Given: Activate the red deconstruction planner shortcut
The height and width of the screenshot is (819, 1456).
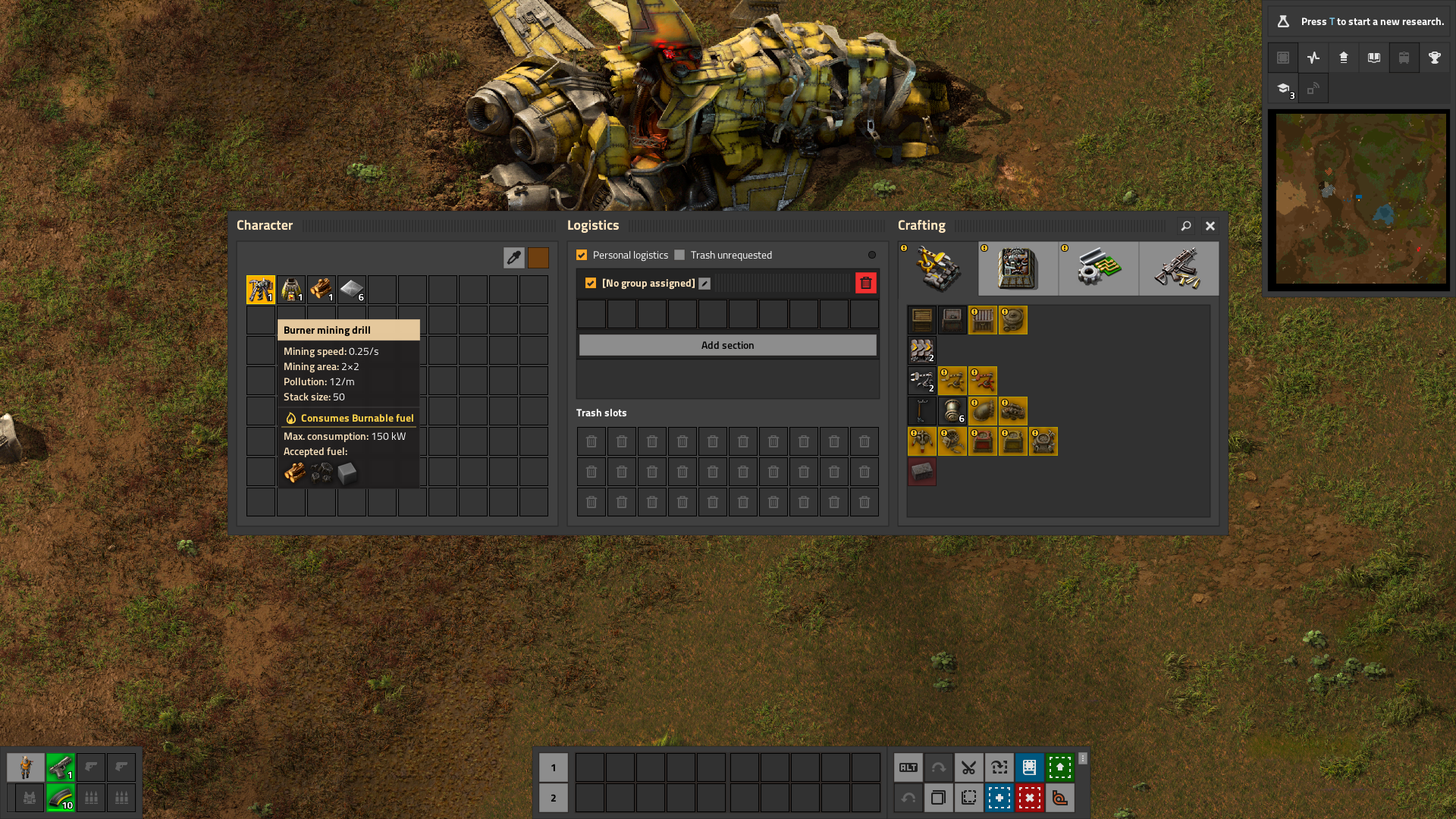Looking at the screenshot, I should [1029, 798].
